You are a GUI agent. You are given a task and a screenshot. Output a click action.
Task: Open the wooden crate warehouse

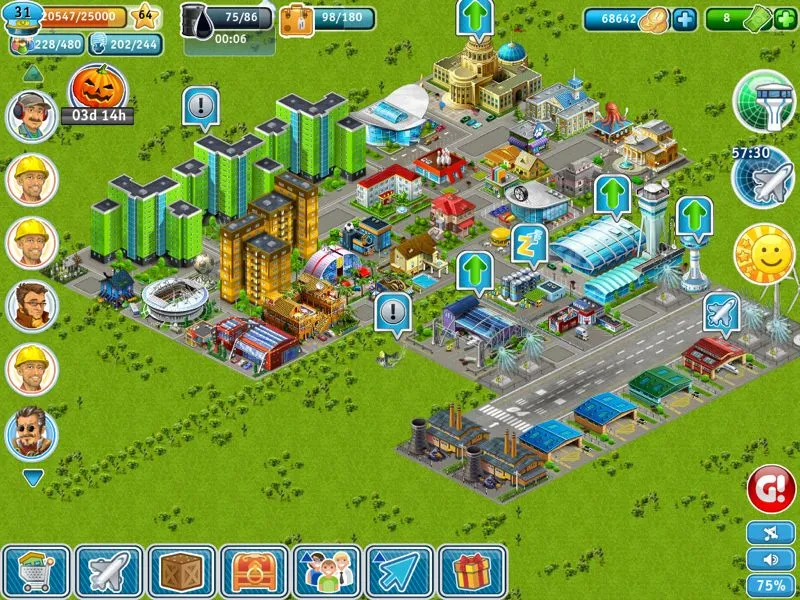[x=181, y=572]
